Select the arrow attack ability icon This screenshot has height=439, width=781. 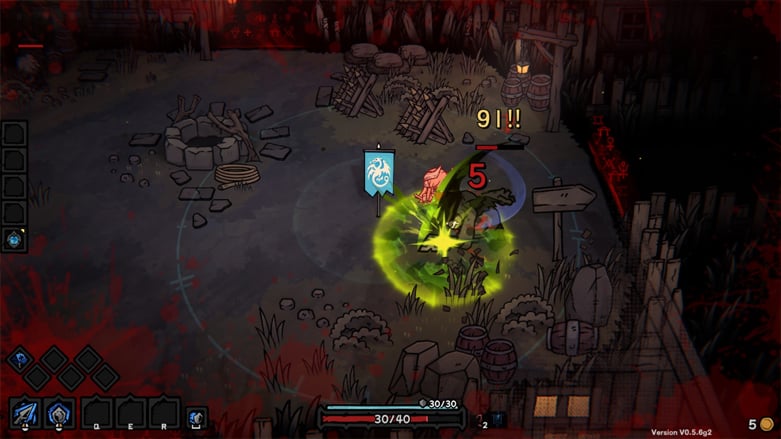25,412
